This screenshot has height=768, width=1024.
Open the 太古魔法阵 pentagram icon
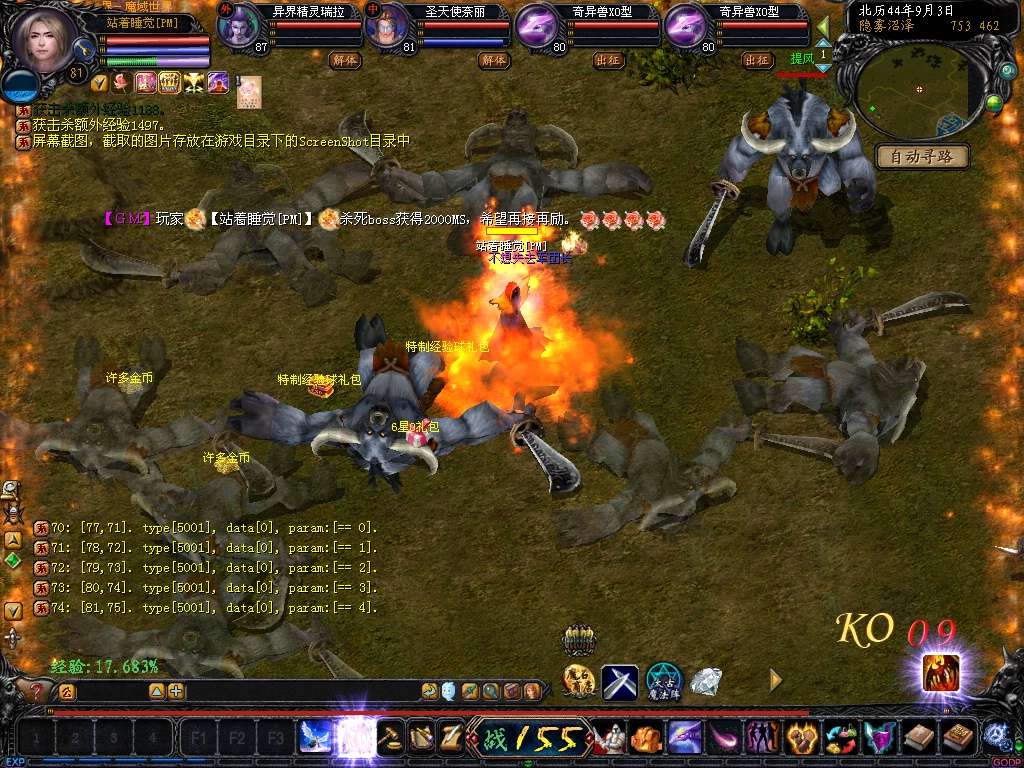tap(663, 681)
